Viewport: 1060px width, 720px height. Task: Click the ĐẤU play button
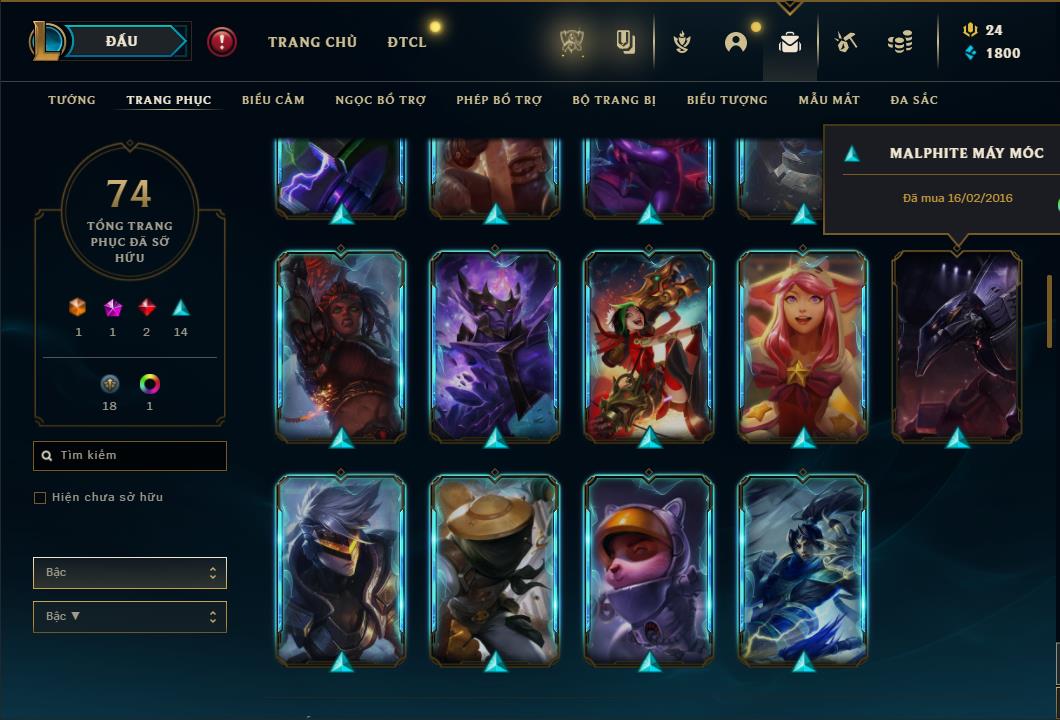tap(122, 41)
